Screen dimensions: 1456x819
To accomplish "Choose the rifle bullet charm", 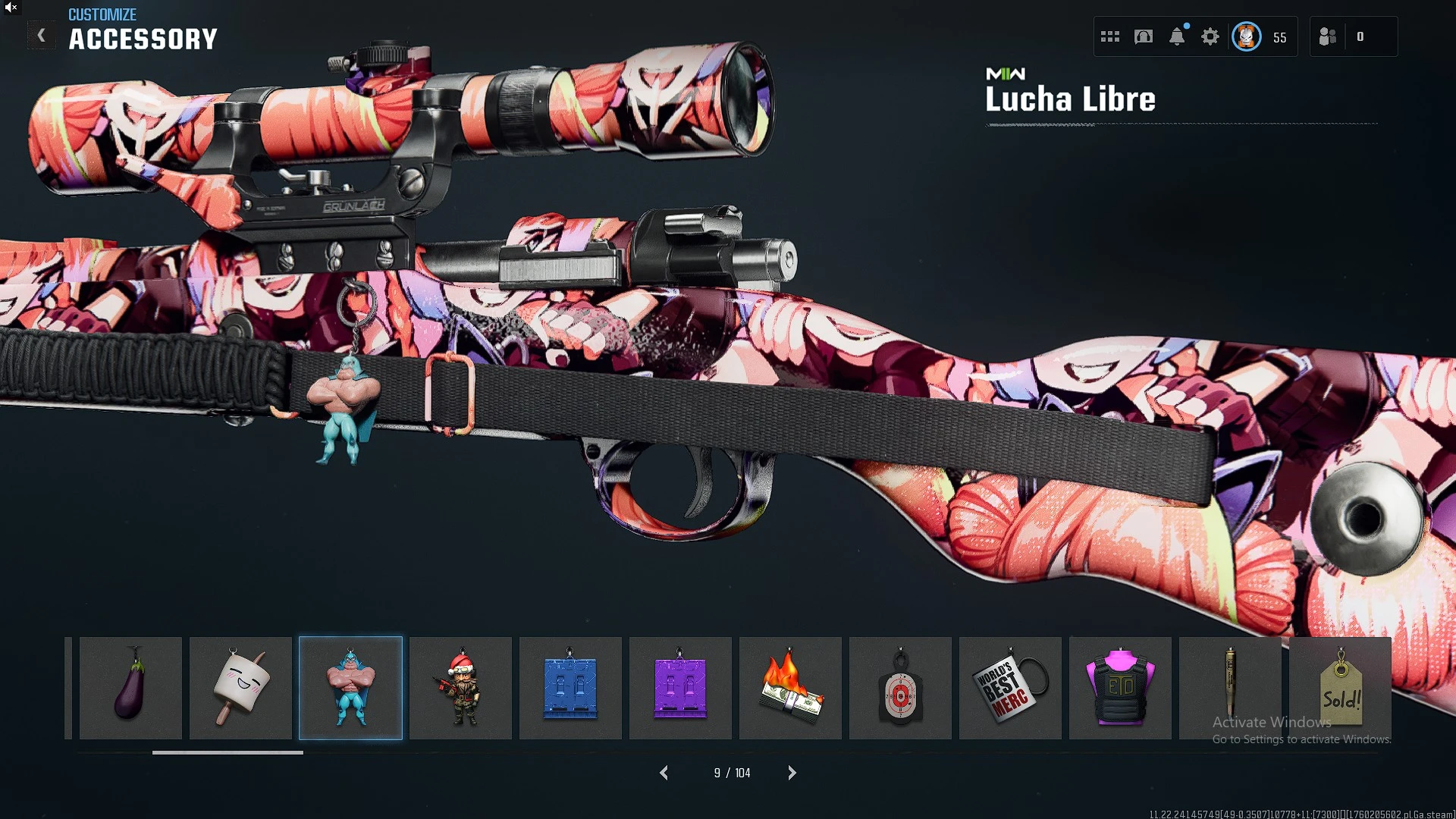I will 1230,688.
